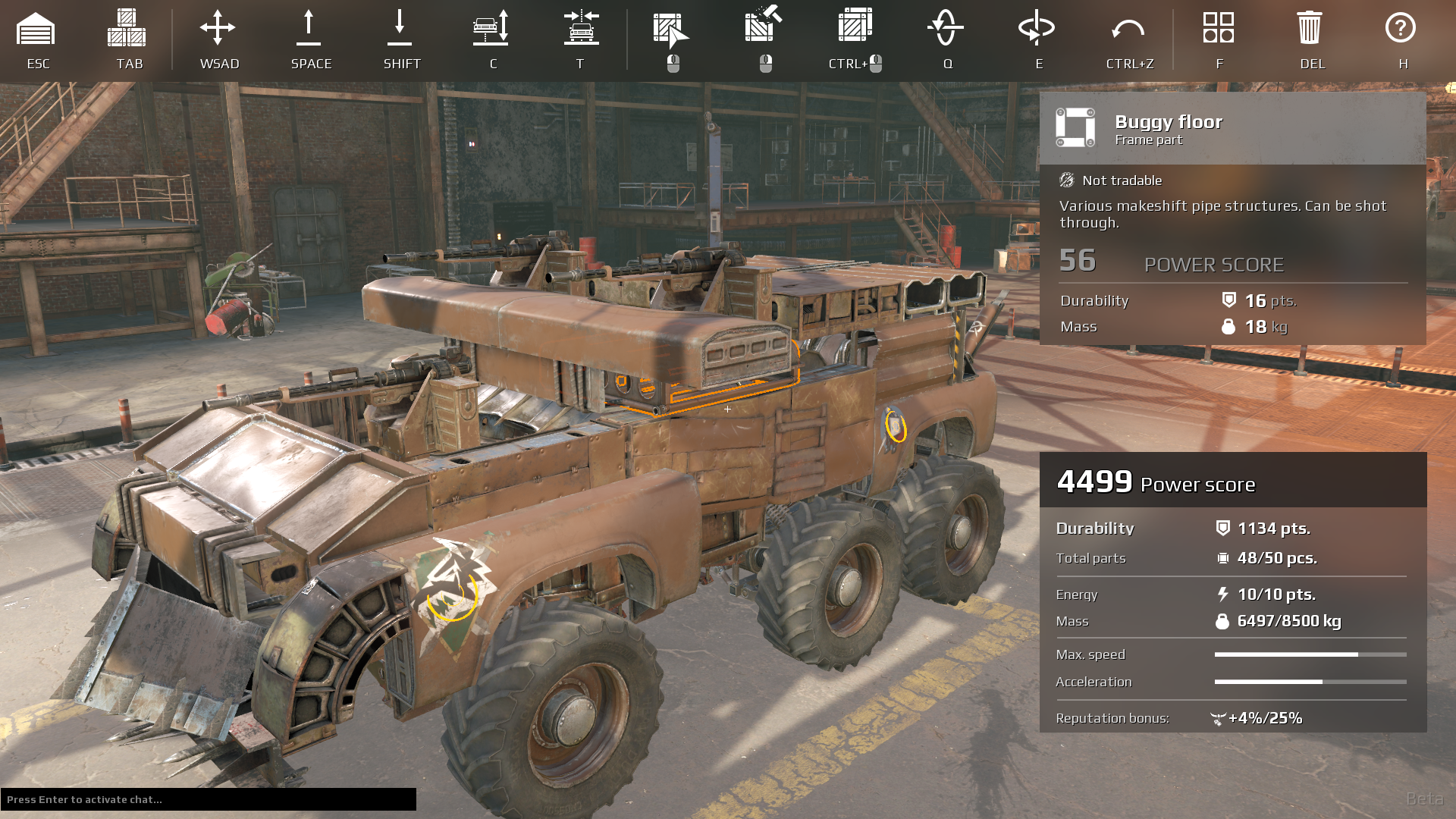Lift the vehicle using the C icon
Screen dimensions: 1456x819
[491, 27]
